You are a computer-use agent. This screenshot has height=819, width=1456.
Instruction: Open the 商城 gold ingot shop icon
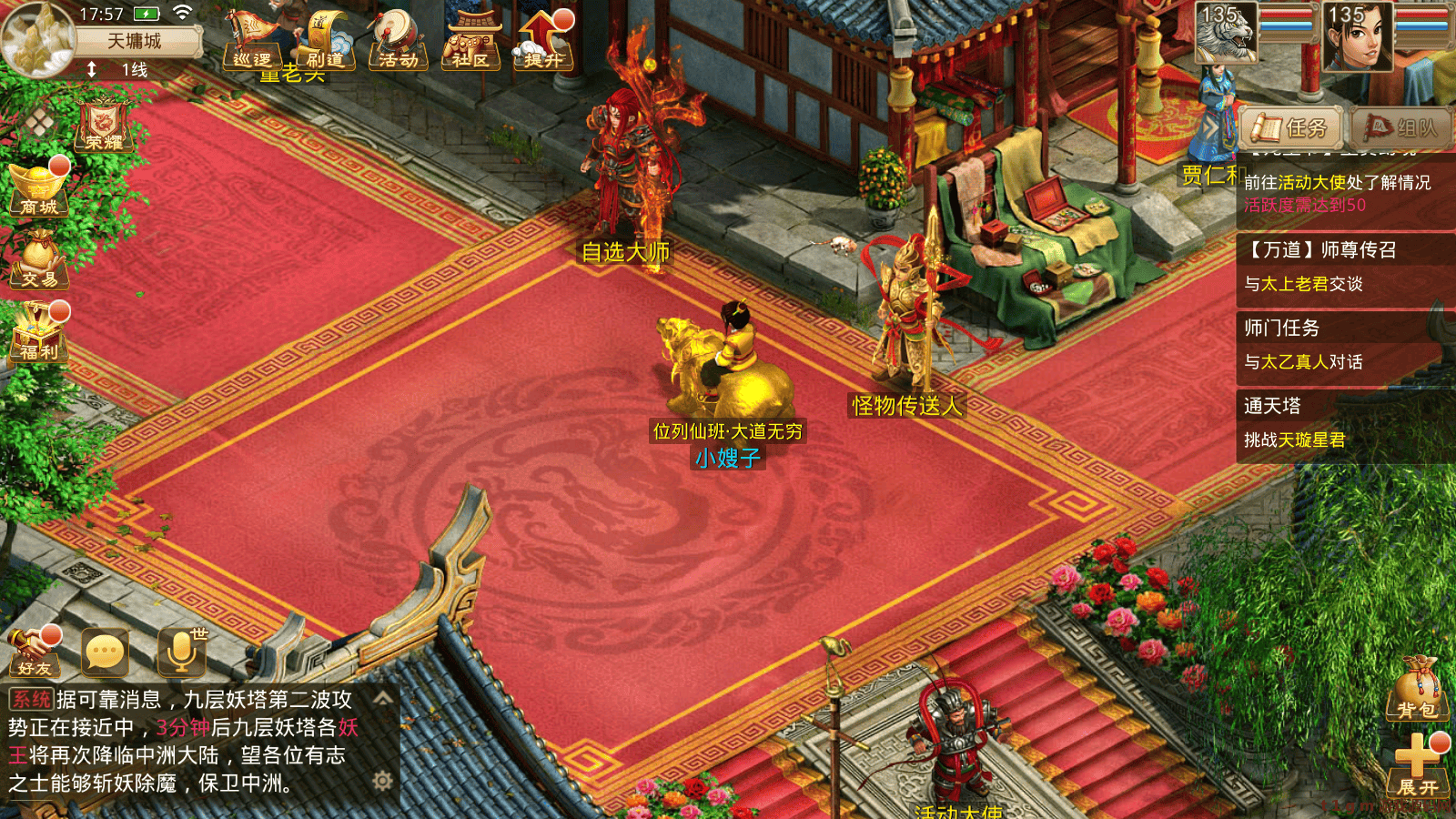(x=38, y=191)
